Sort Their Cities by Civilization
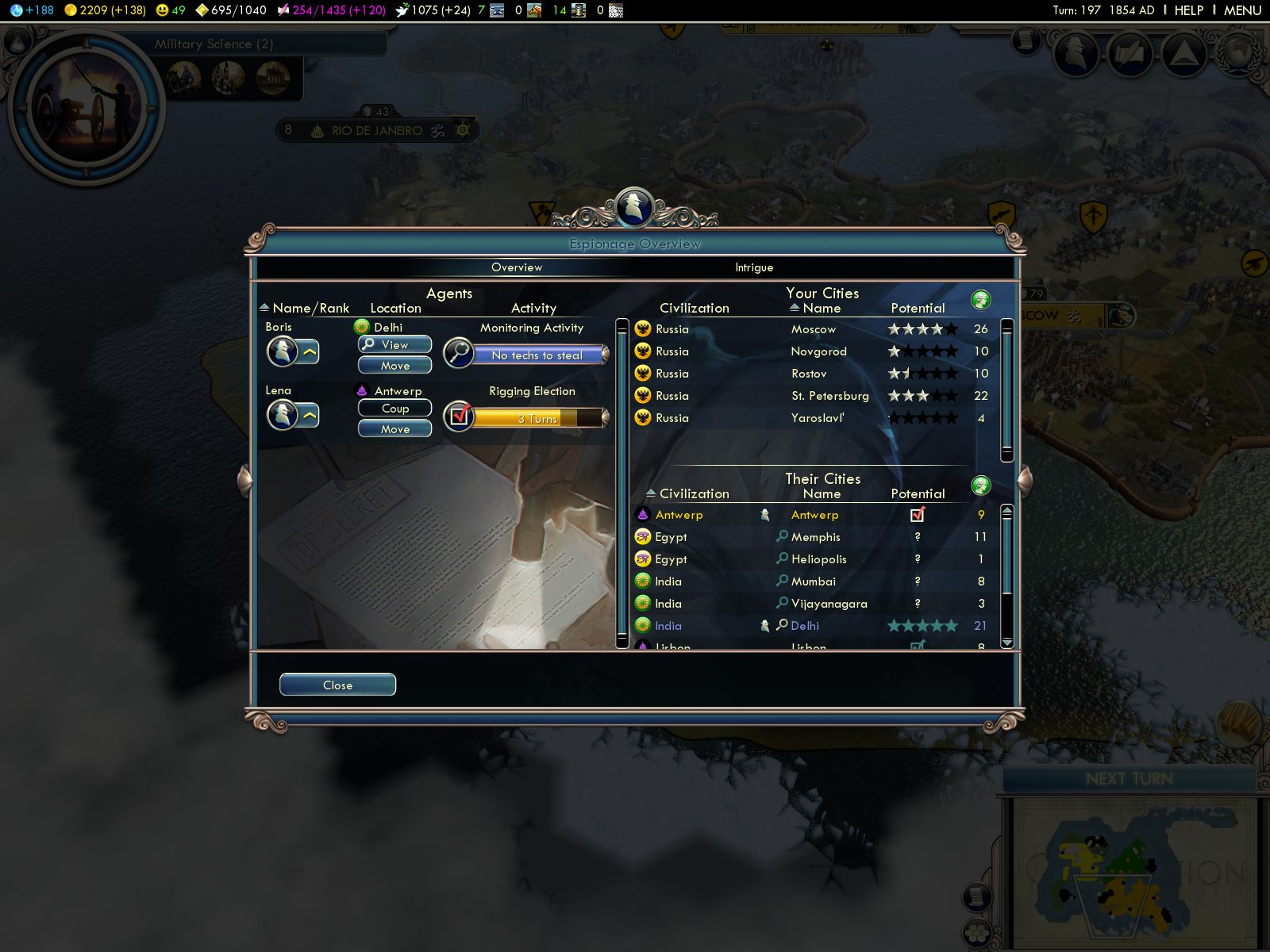 (693, 493)
